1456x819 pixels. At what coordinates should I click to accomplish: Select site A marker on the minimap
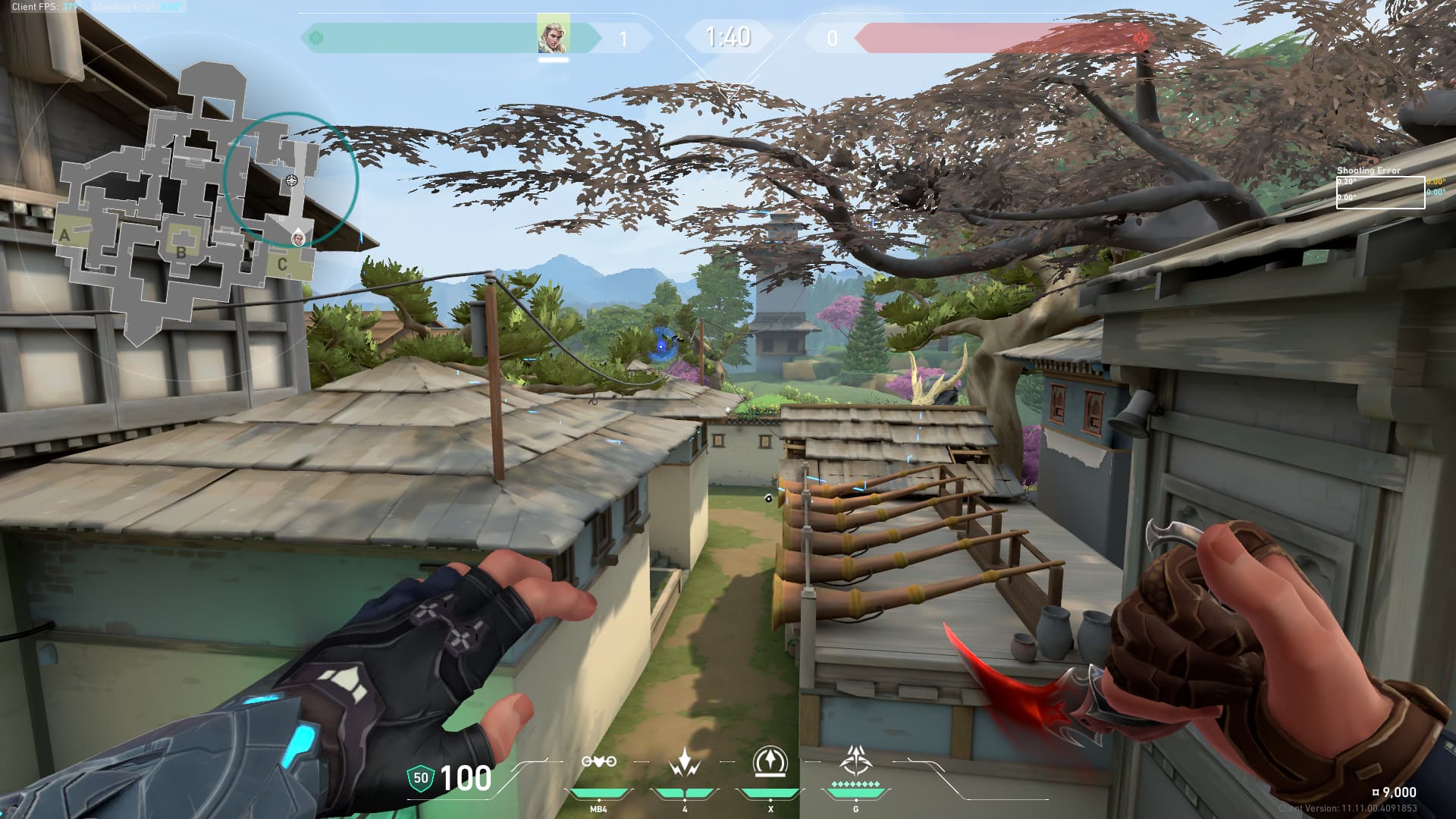click(65, 235)
